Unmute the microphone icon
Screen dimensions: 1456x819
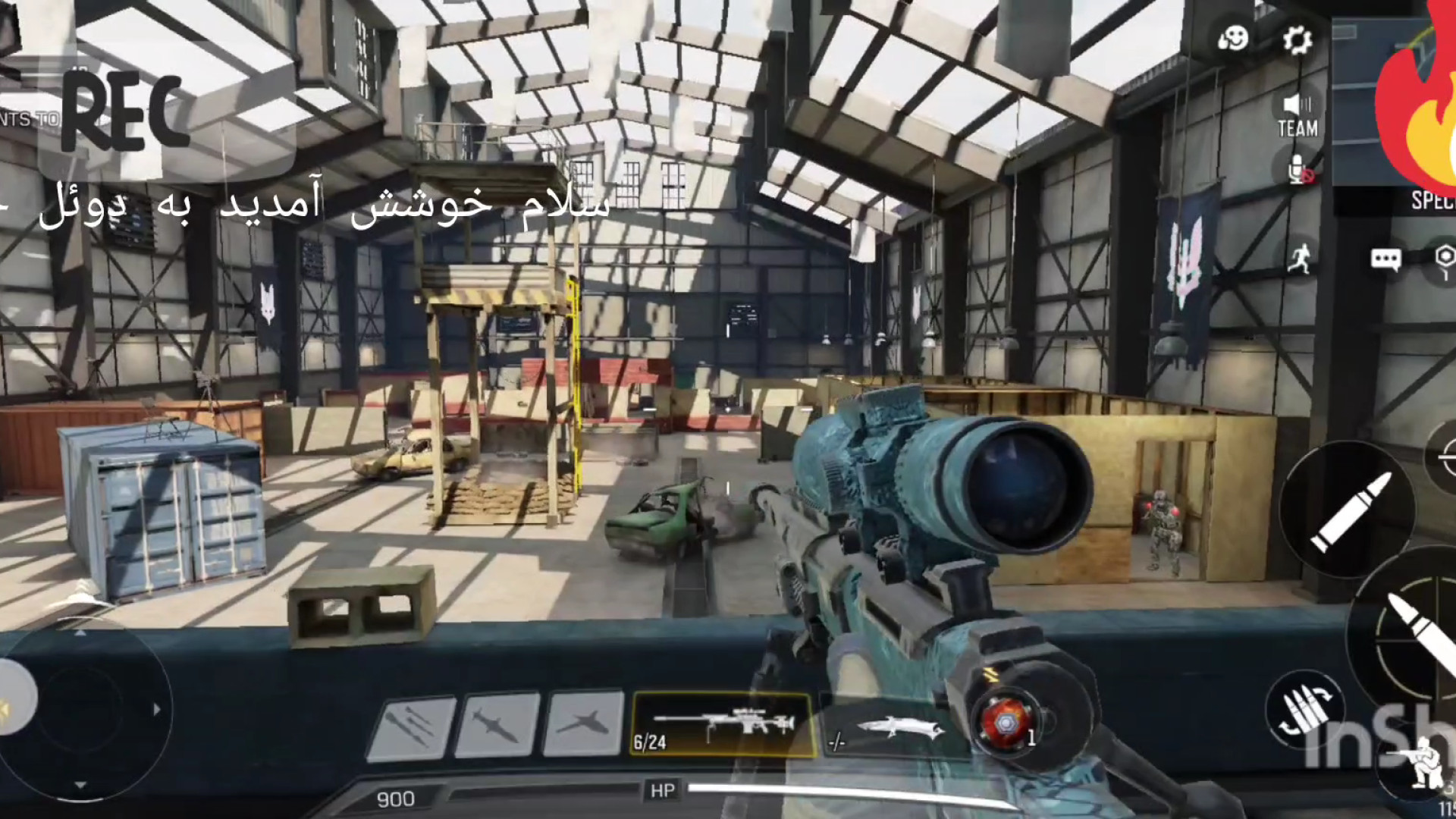pyautogui.click(x=1299, y=171)
